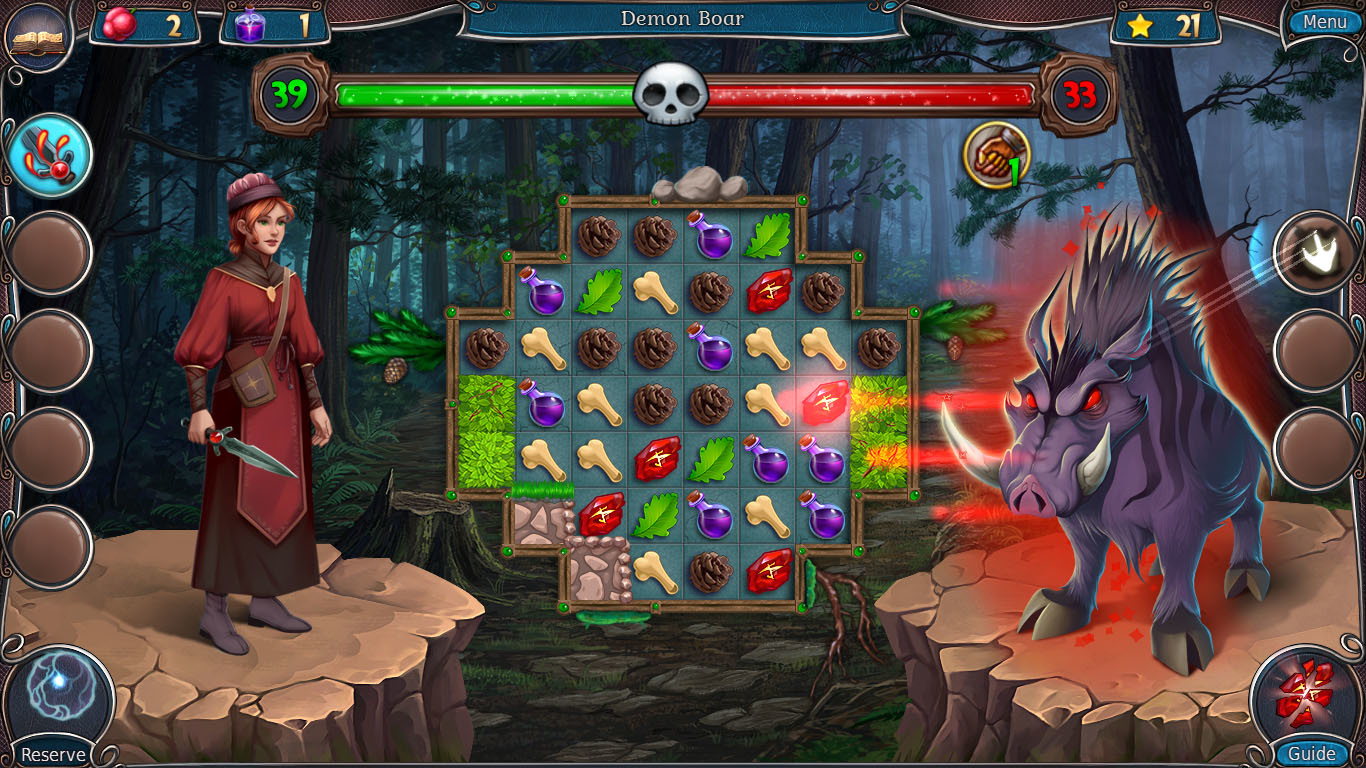Open the Reserve panel via its label
Screen dimensions: 1366x768
(x=54, y=754)
